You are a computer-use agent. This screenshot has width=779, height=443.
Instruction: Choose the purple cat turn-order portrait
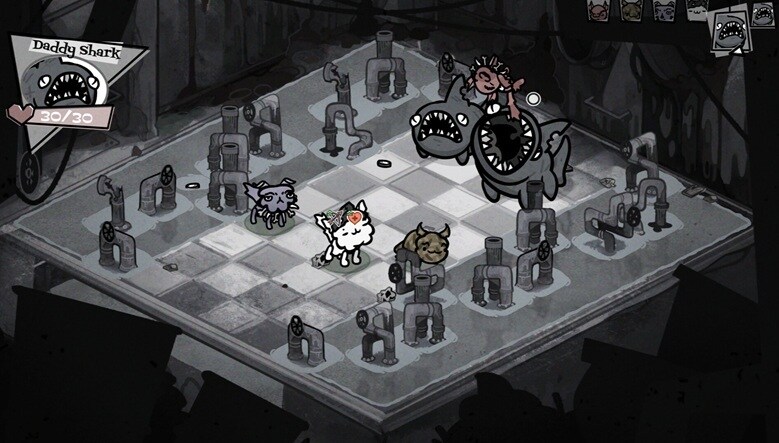tap(665, 11)
